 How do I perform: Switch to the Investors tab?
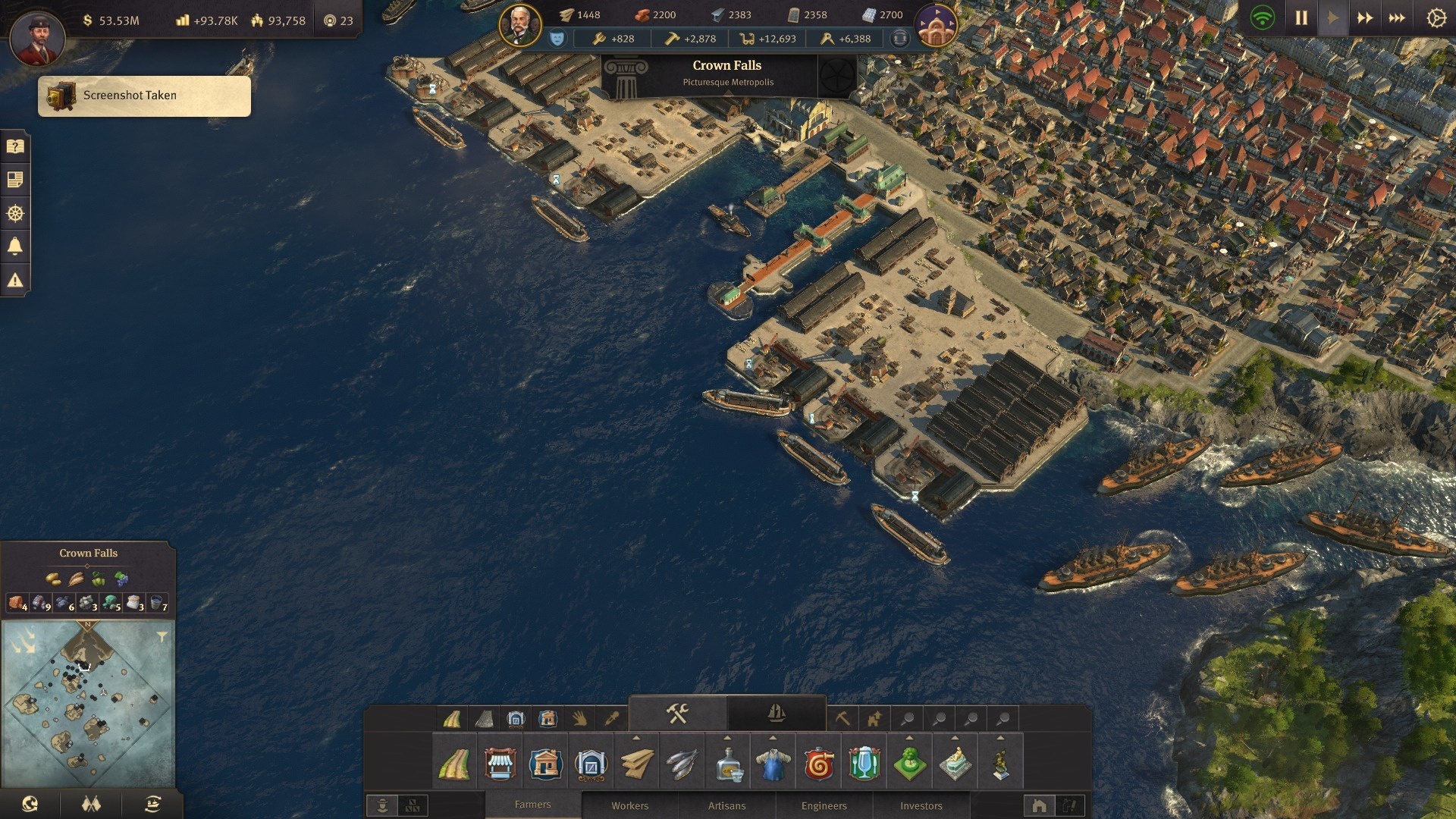(x=921, y=805)
